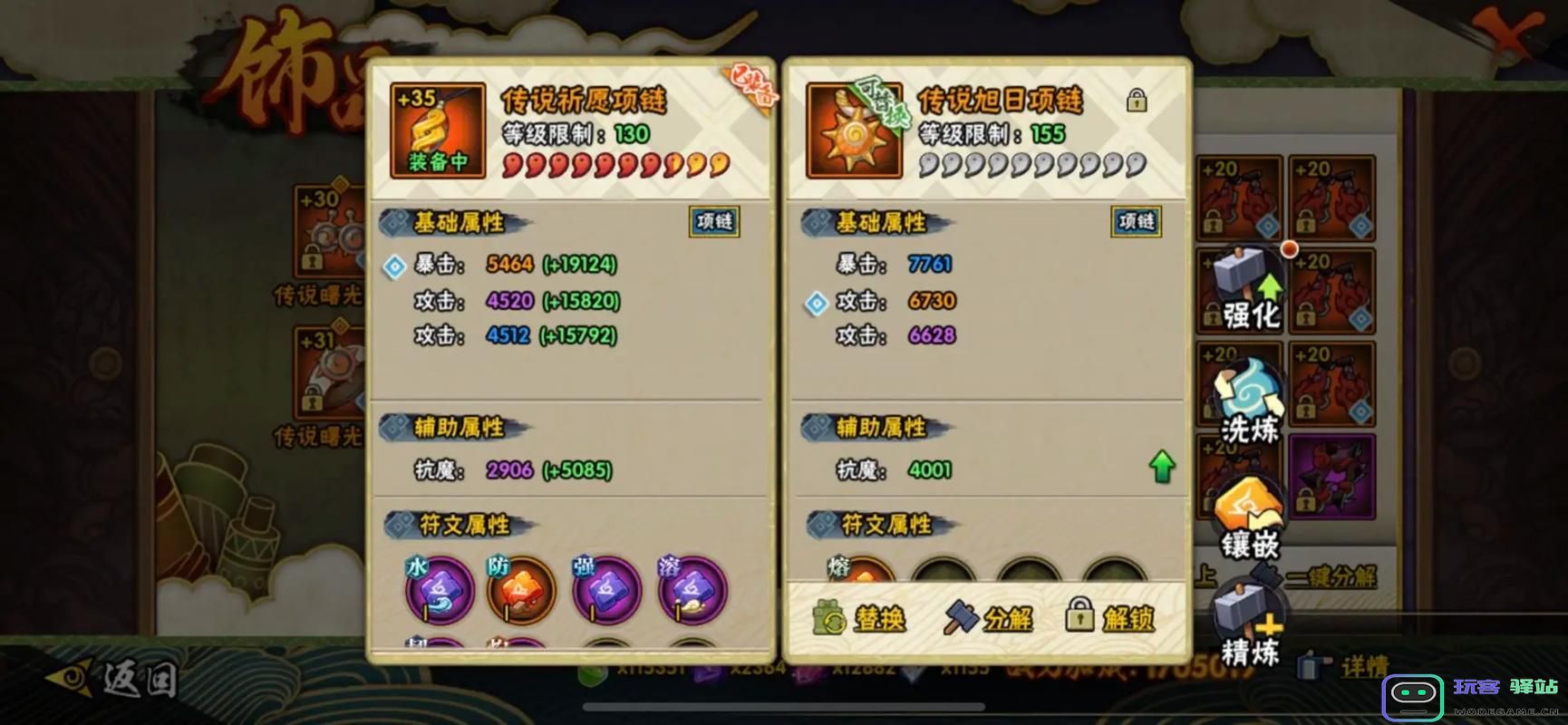
Task: Open the 一键分解 quick-decompose link
Action: point(1331,578)
